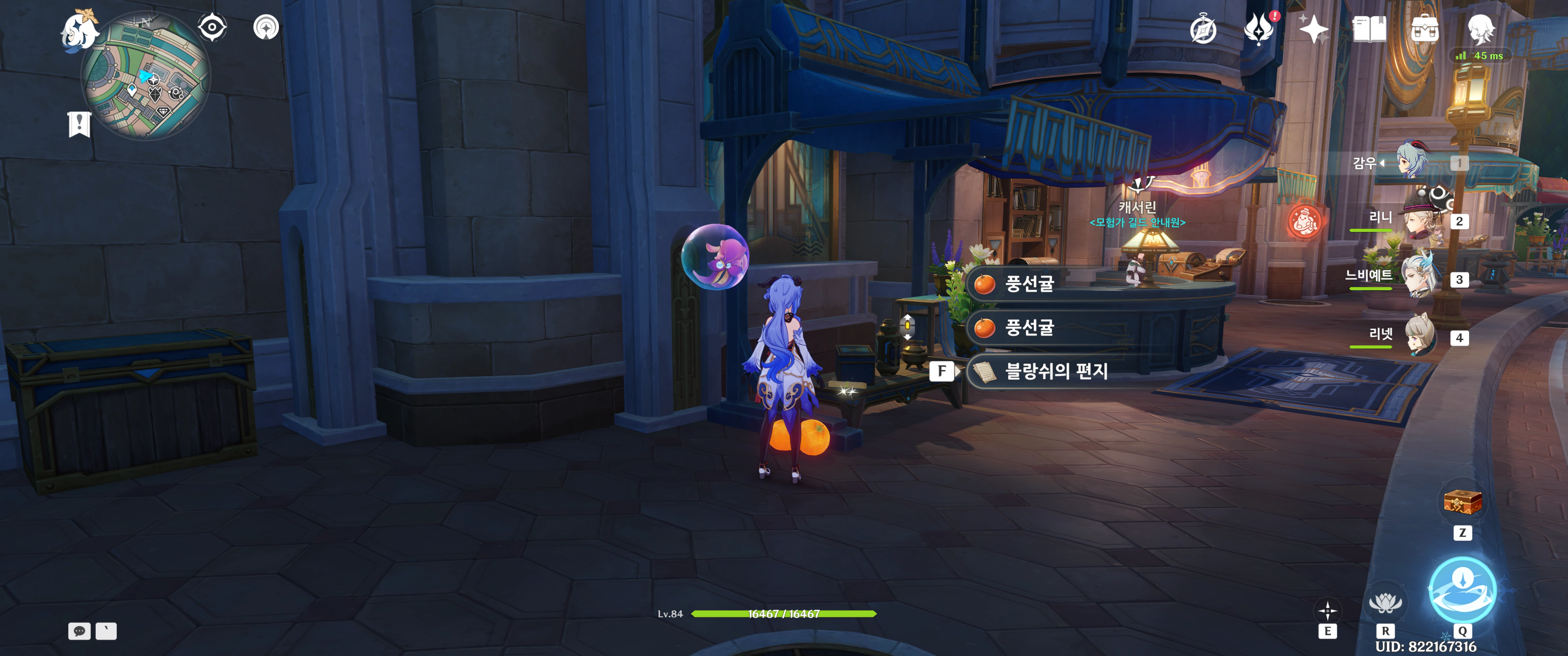
Task: Open the compass events icon
Action: pyautogui.click(x=1203, y=30)
